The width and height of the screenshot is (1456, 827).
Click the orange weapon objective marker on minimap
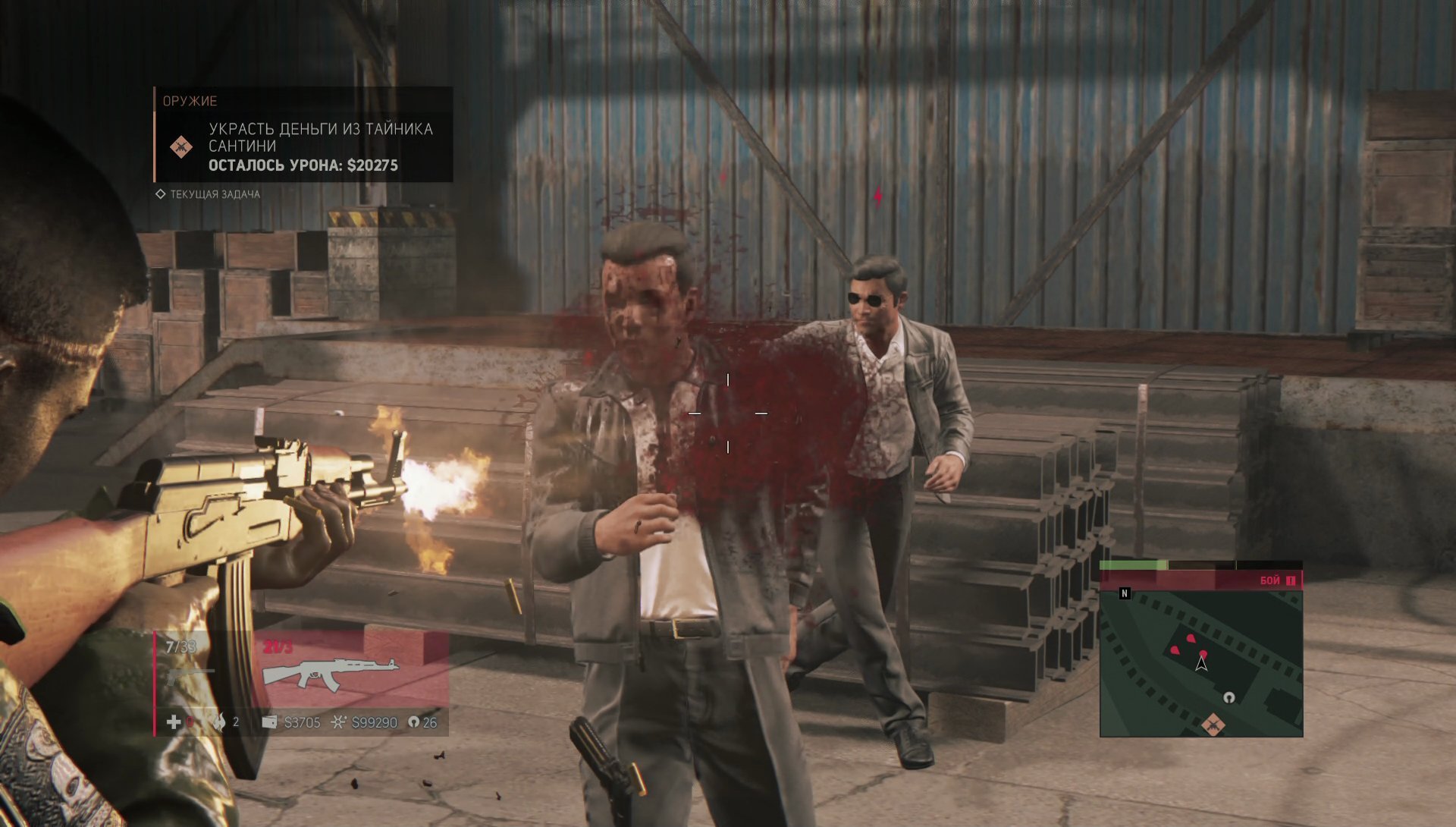(1213, 725)
